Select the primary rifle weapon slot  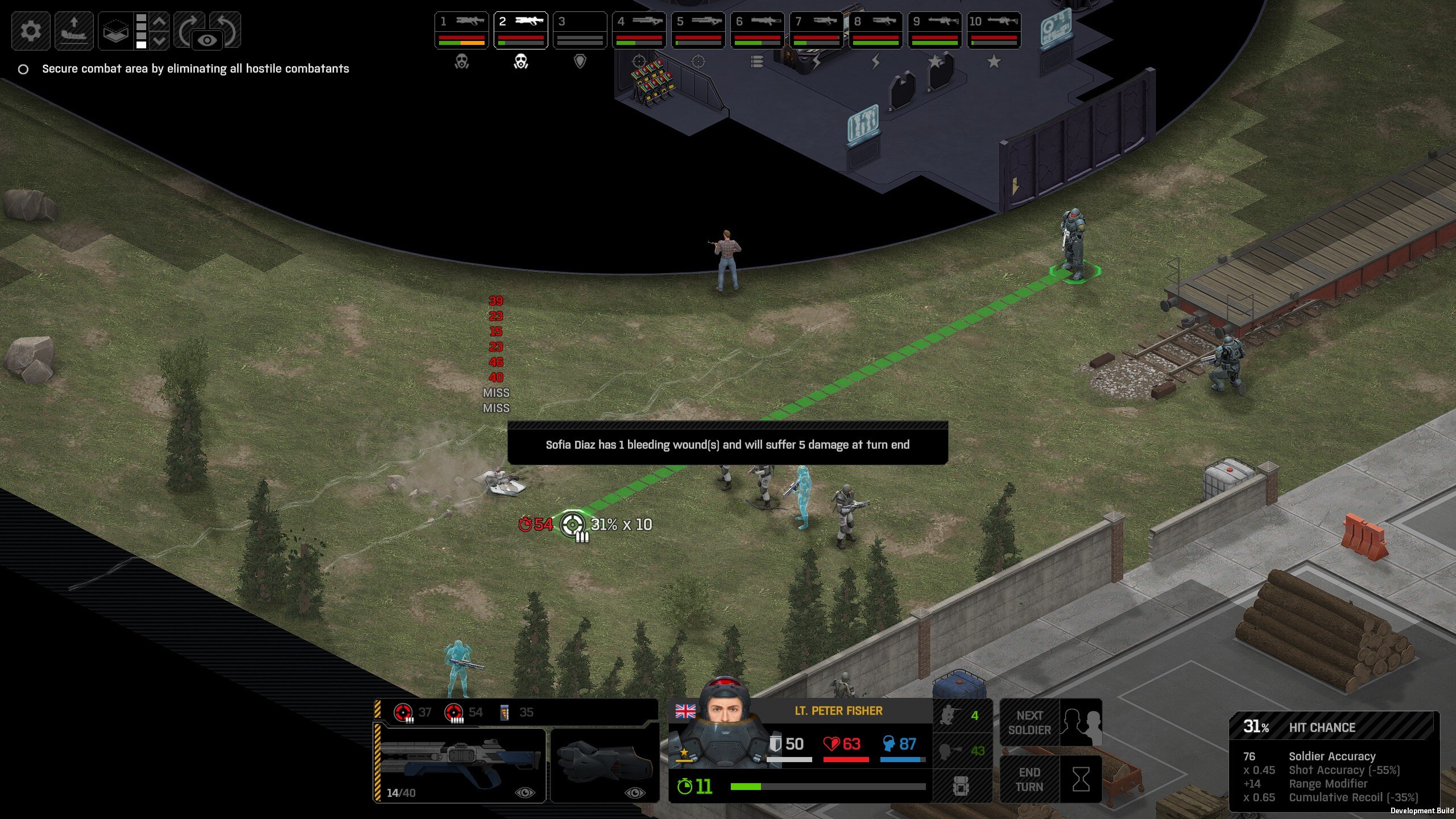[x=460, y=764]
